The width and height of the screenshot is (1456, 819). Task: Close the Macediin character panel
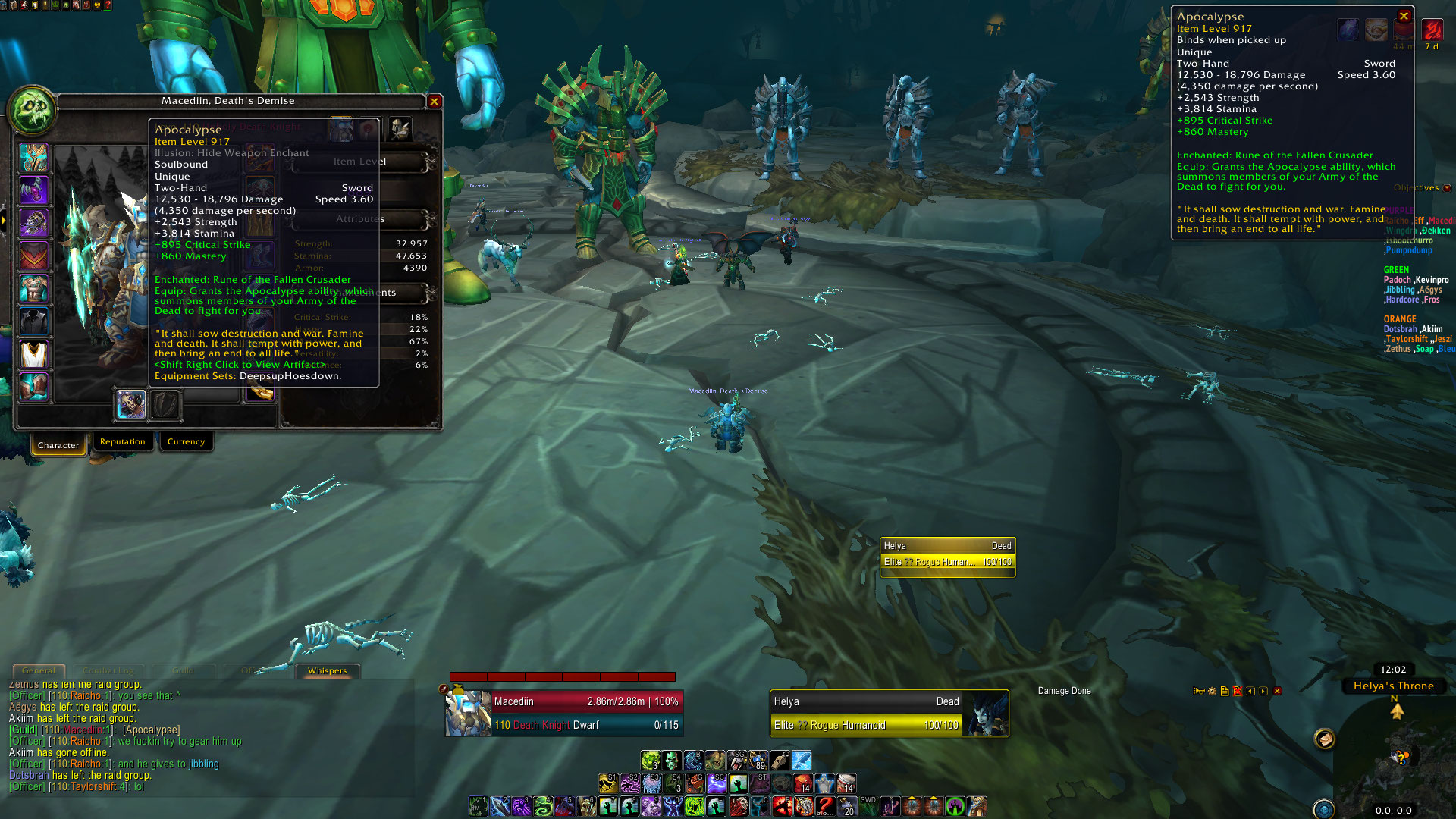[x=435, y=101]
